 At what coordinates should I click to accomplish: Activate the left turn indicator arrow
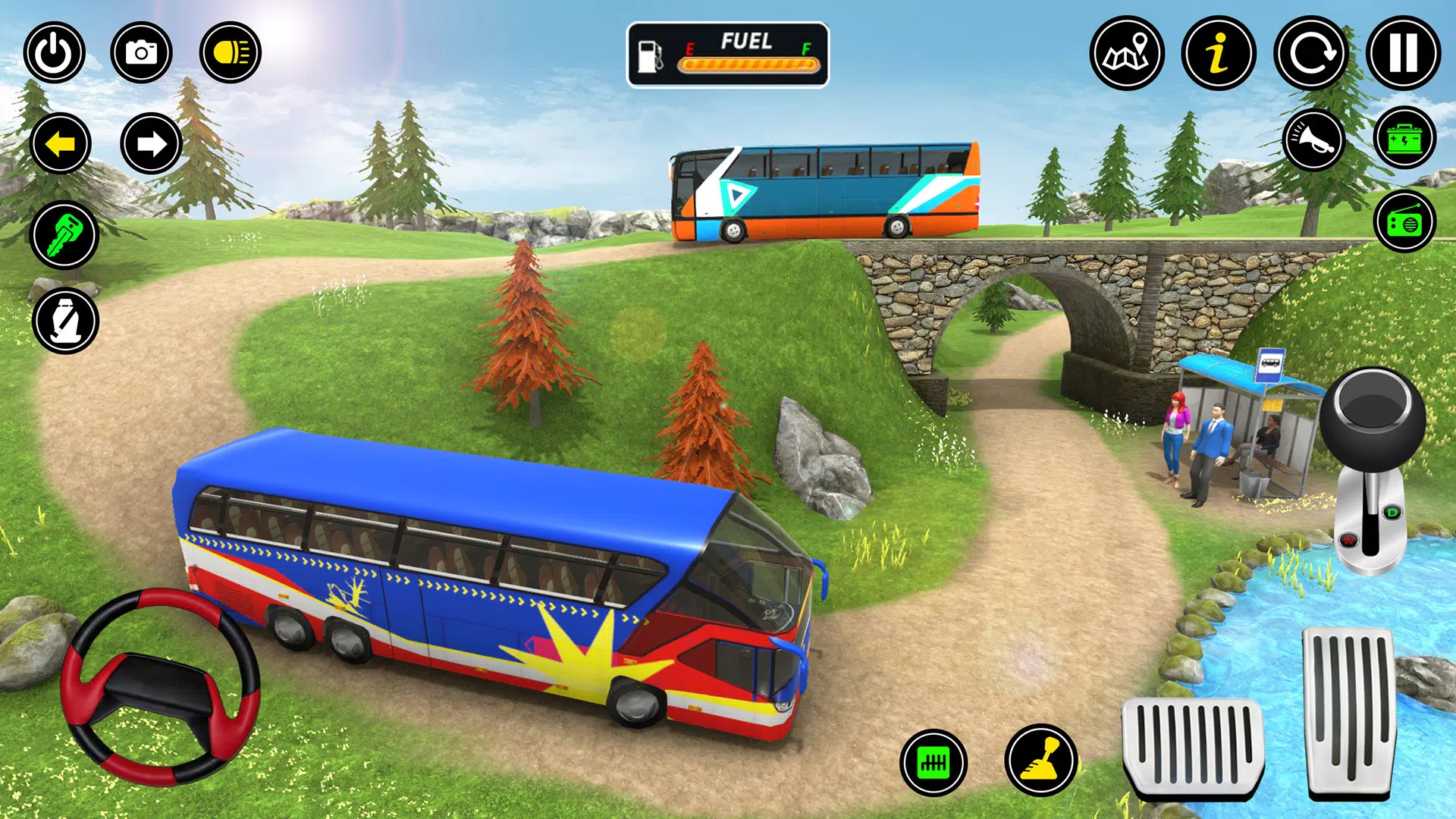61,143
